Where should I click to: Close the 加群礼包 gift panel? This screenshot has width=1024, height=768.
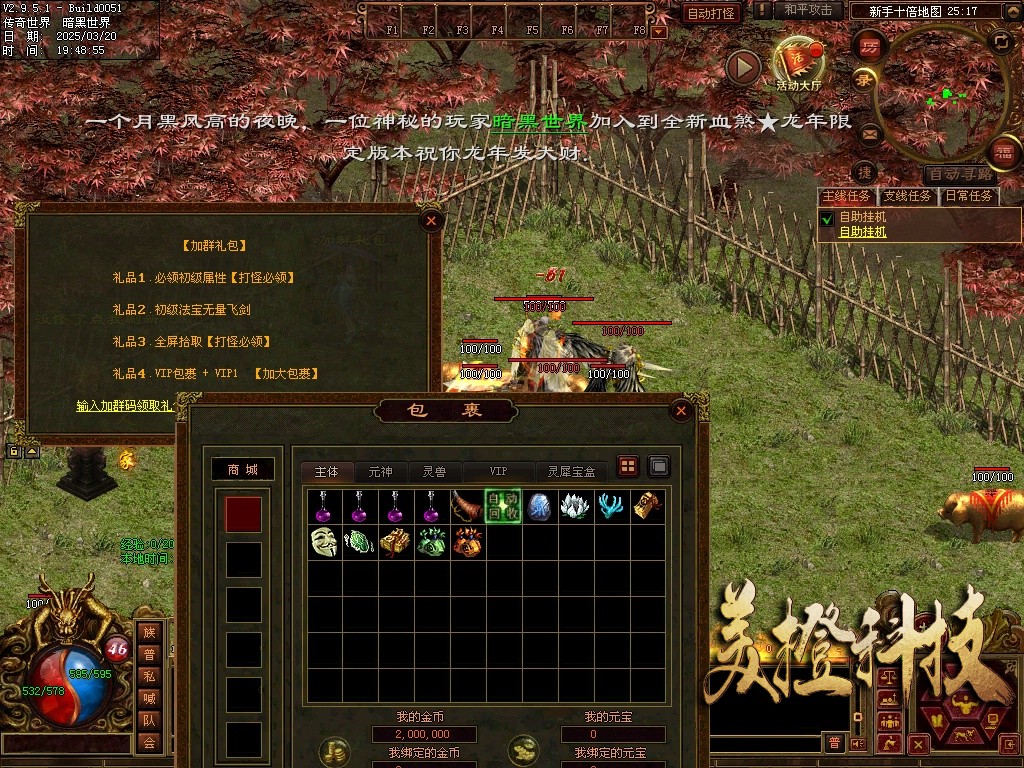431,220
